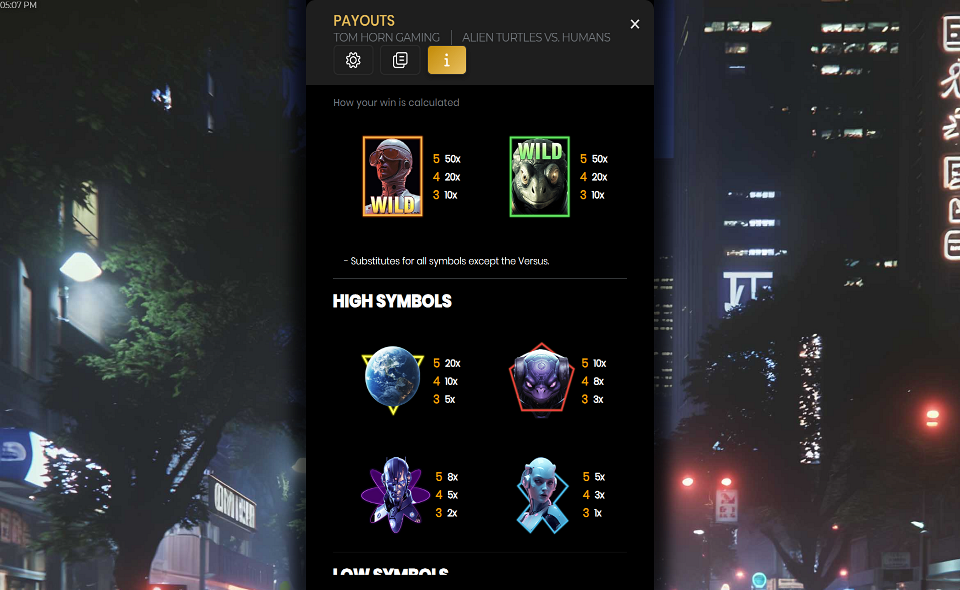960x590 pixels.
Task: Open the gear settings tab
Action: point(353,60)
